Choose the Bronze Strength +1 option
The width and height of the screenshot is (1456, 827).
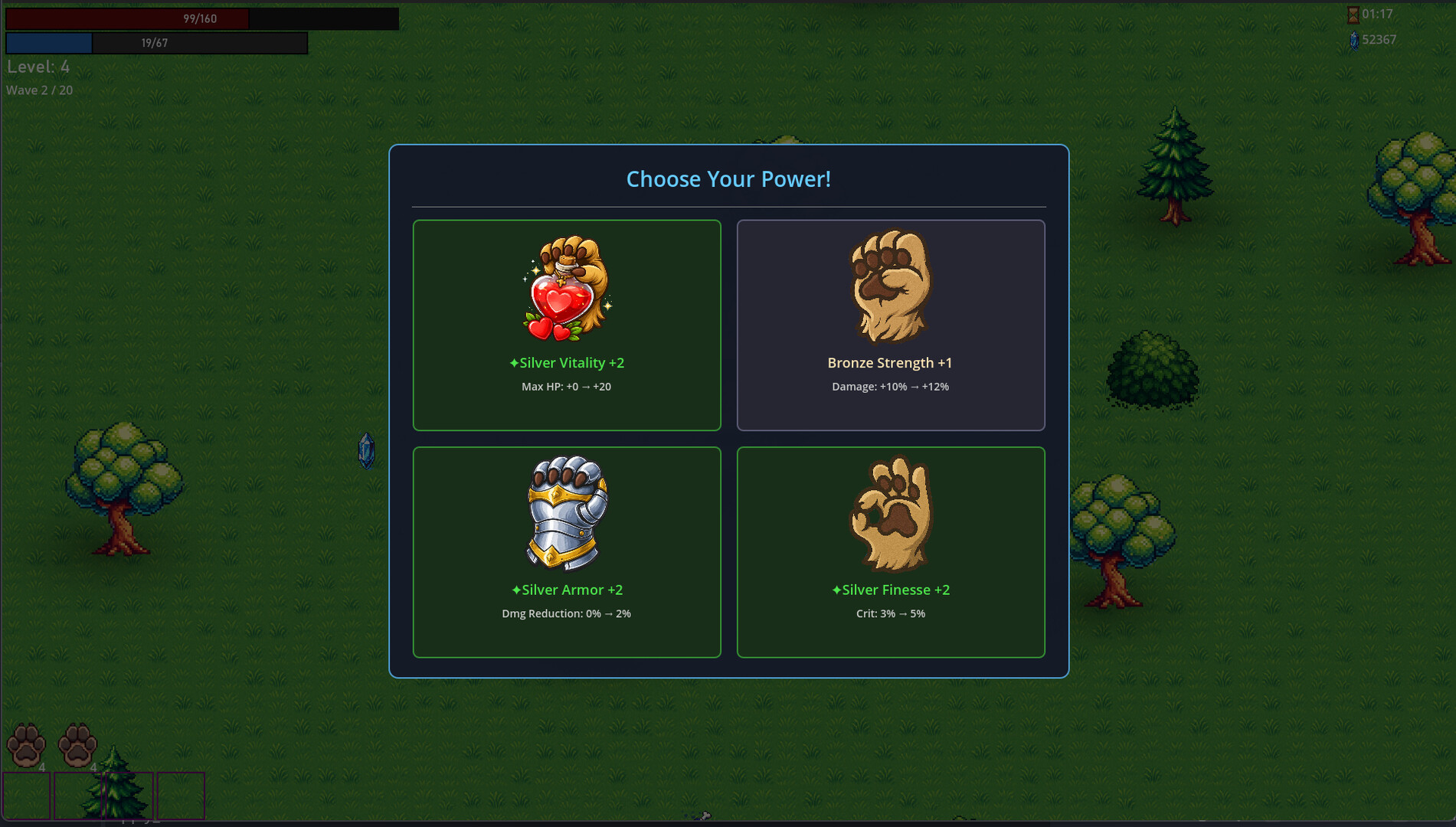point(891,325)
